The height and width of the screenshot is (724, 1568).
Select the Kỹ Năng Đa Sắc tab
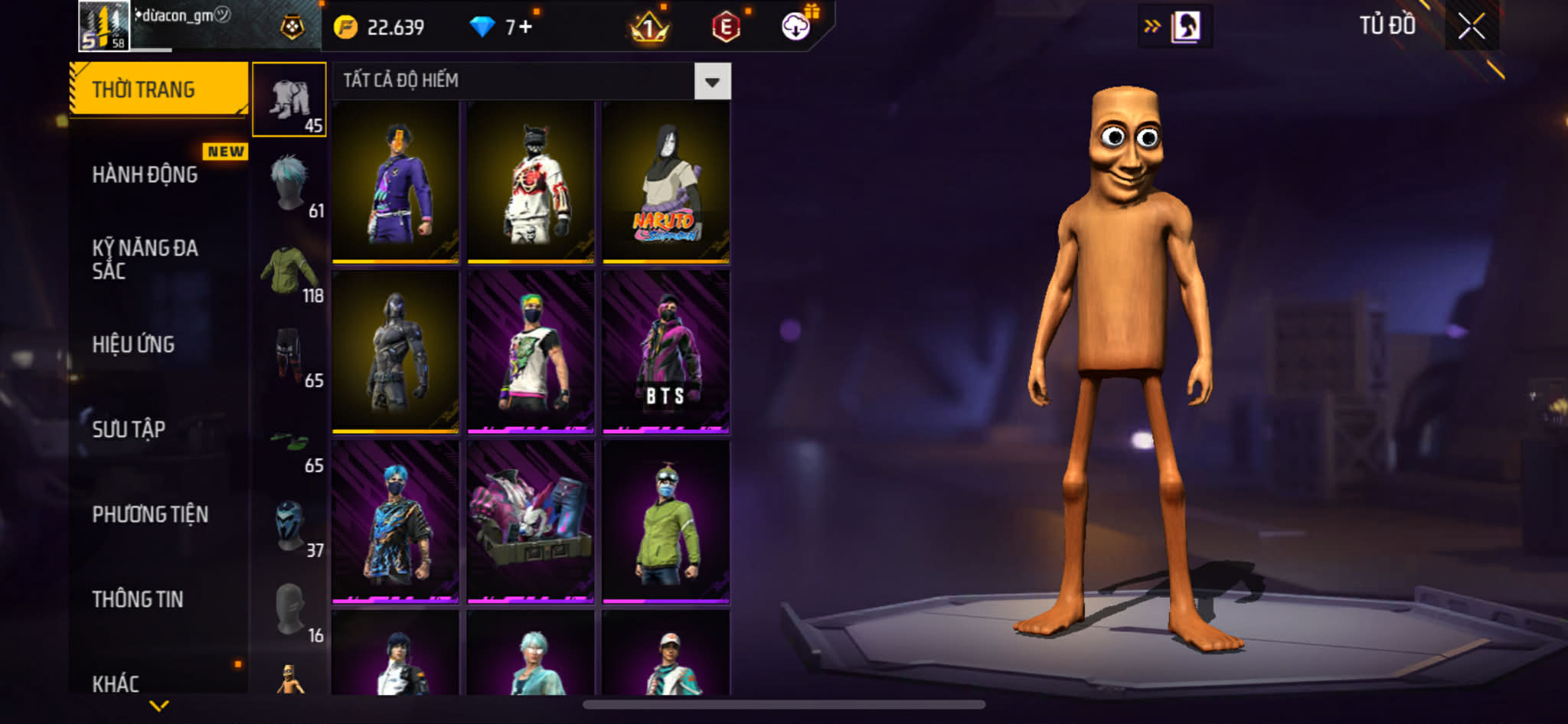(x=145, y=259)
